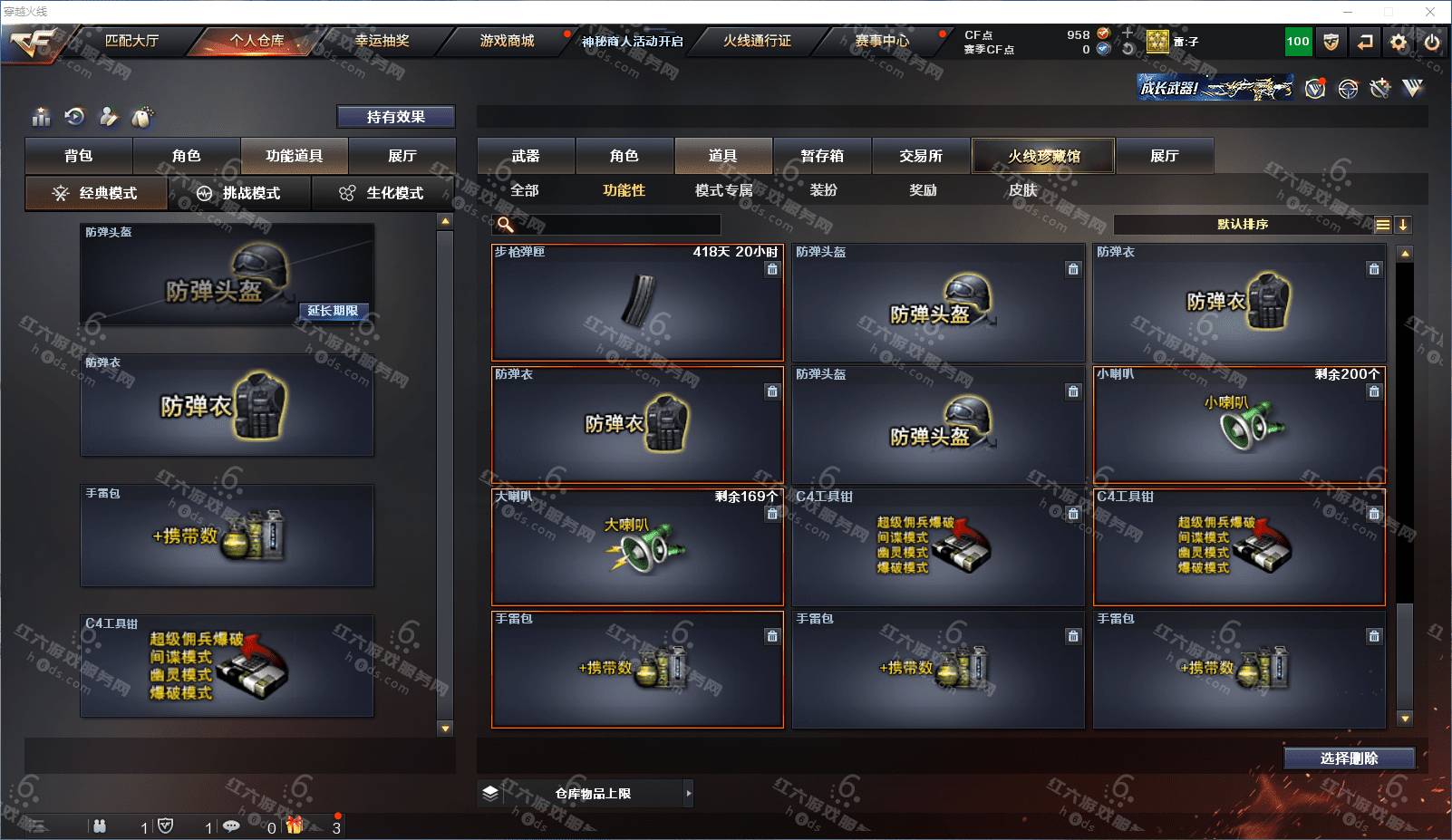Select 生化模式 mode tab

pos(382,193)
